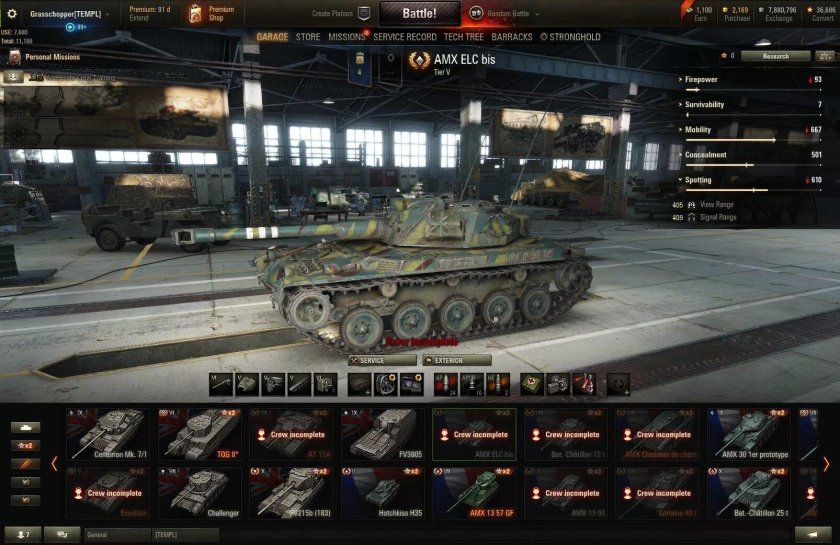The width and height of the screenshot is (840, 545).
Task: Open the Store tab
Action: coord(308,37)
